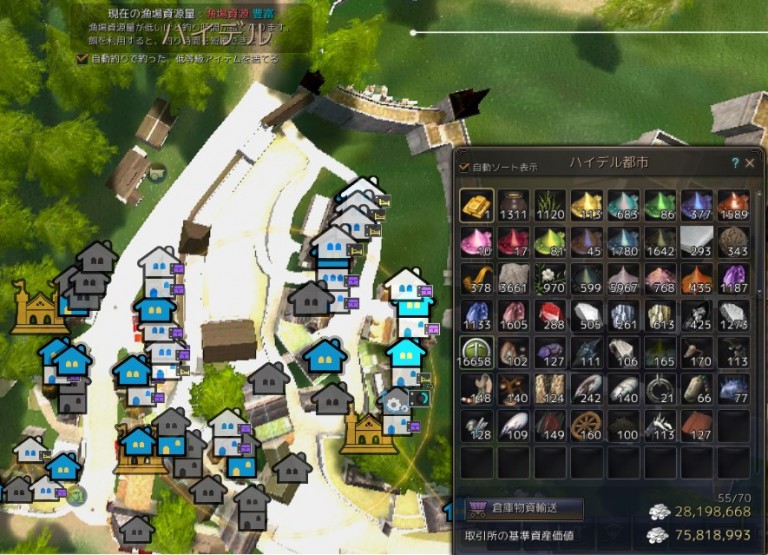Select the black pot stack of 1311
Viewport: 768px width, 555px height.
coord(513,205)
